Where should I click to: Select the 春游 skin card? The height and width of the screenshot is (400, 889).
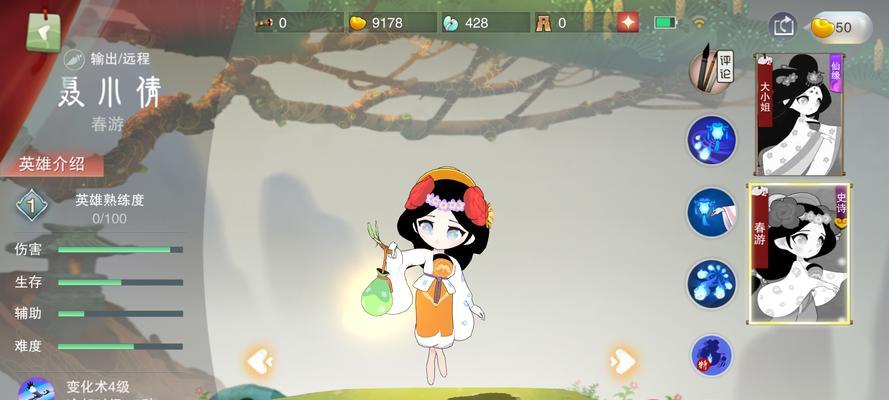798,254
